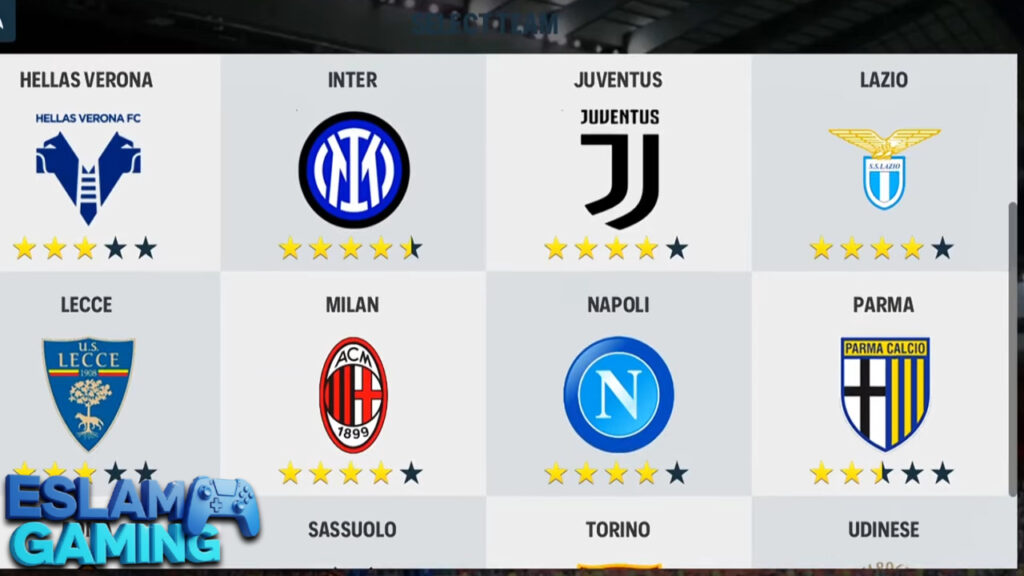Select the Sassuolo team tile
Image resolution: width=1024 pixels, height=576 pixels.
pos(353,532)
